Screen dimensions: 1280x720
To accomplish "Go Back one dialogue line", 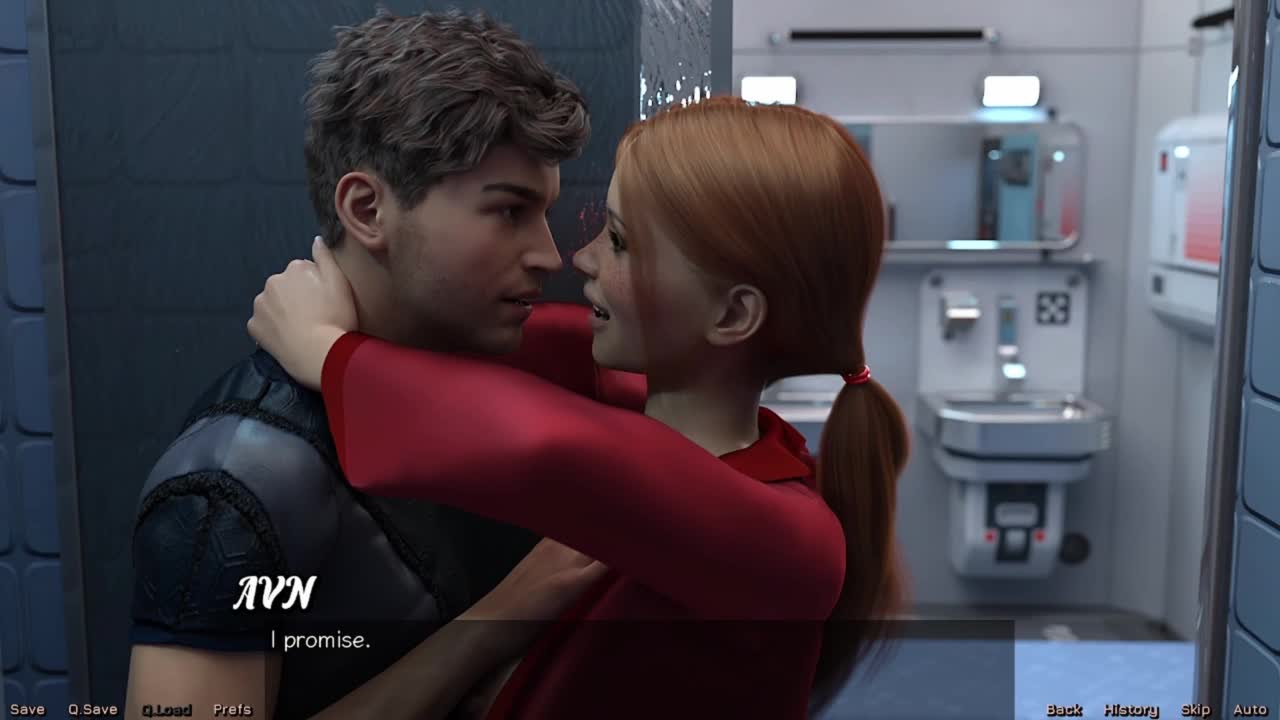I will pyautogui.click(x=1064, y=709).
